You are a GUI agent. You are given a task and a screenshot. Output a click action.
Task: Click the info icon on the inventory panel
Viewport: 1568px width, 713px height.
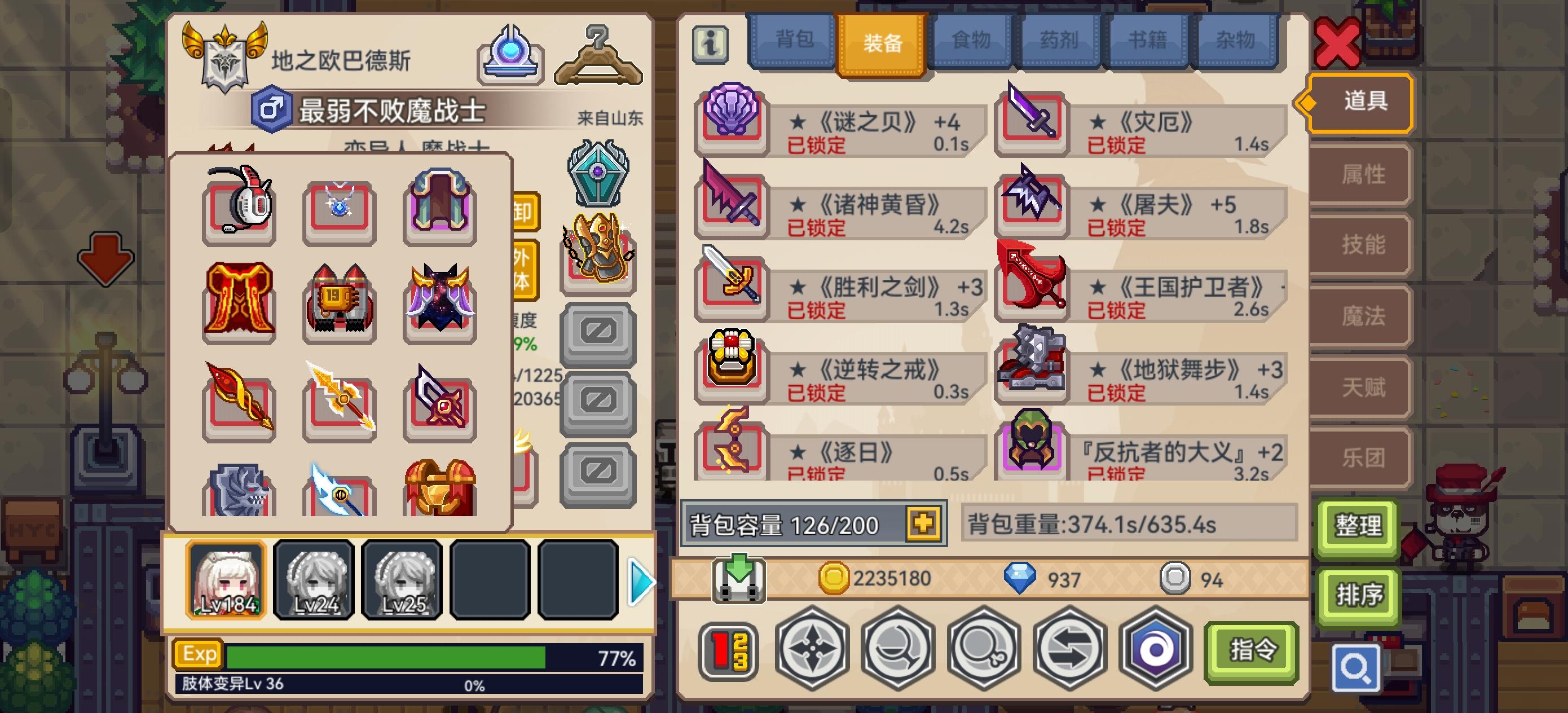pos(711,44)
